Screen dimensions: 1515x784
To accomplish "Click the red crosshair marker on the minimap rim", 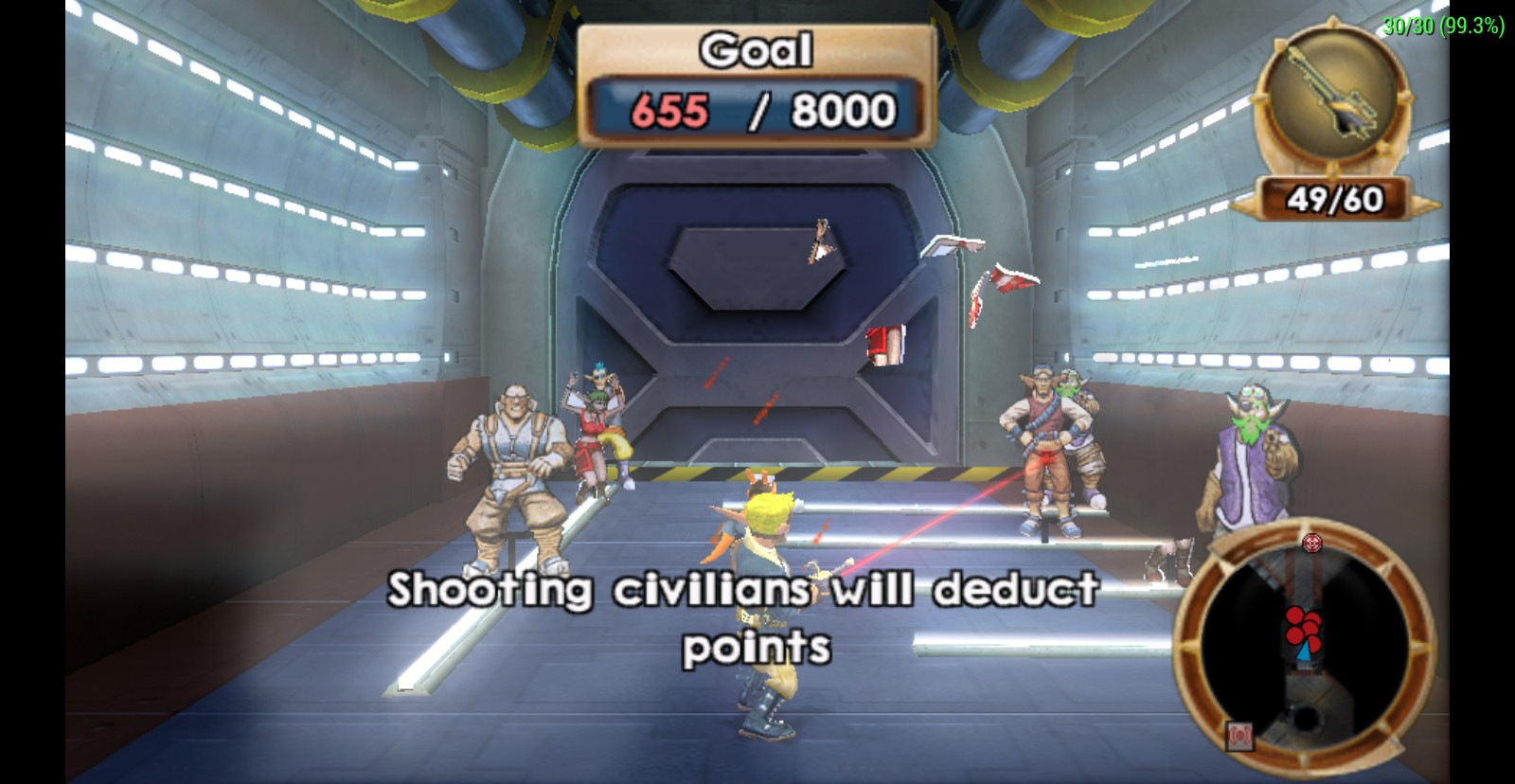I will (1311, 543).
